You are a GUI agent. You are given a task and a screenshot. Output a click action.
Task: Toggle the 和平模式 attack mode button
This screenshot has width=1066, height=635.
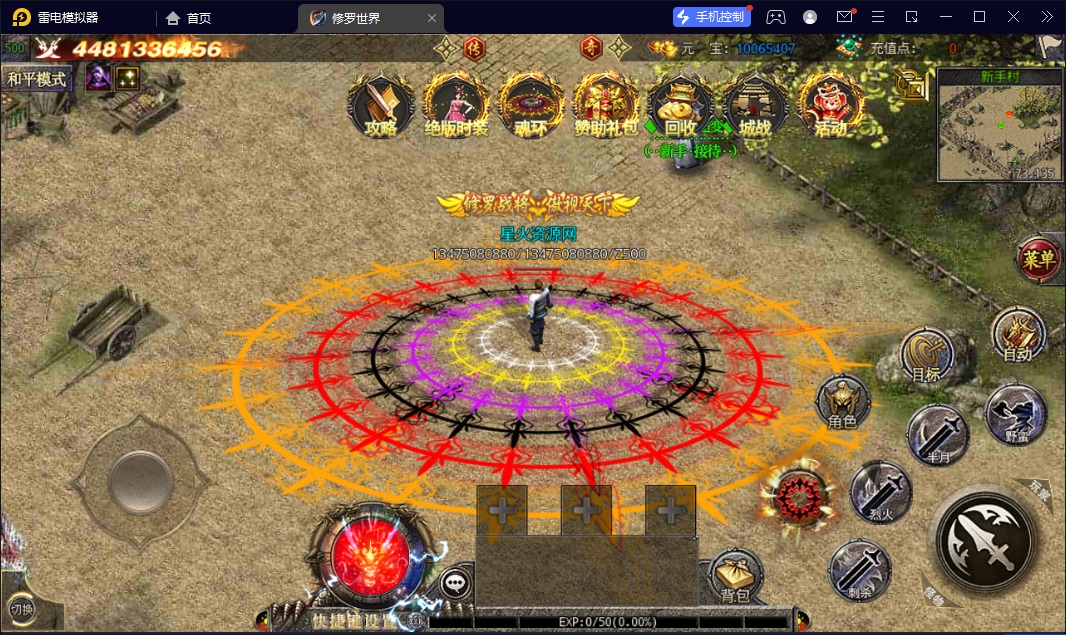tap(37, 79)
